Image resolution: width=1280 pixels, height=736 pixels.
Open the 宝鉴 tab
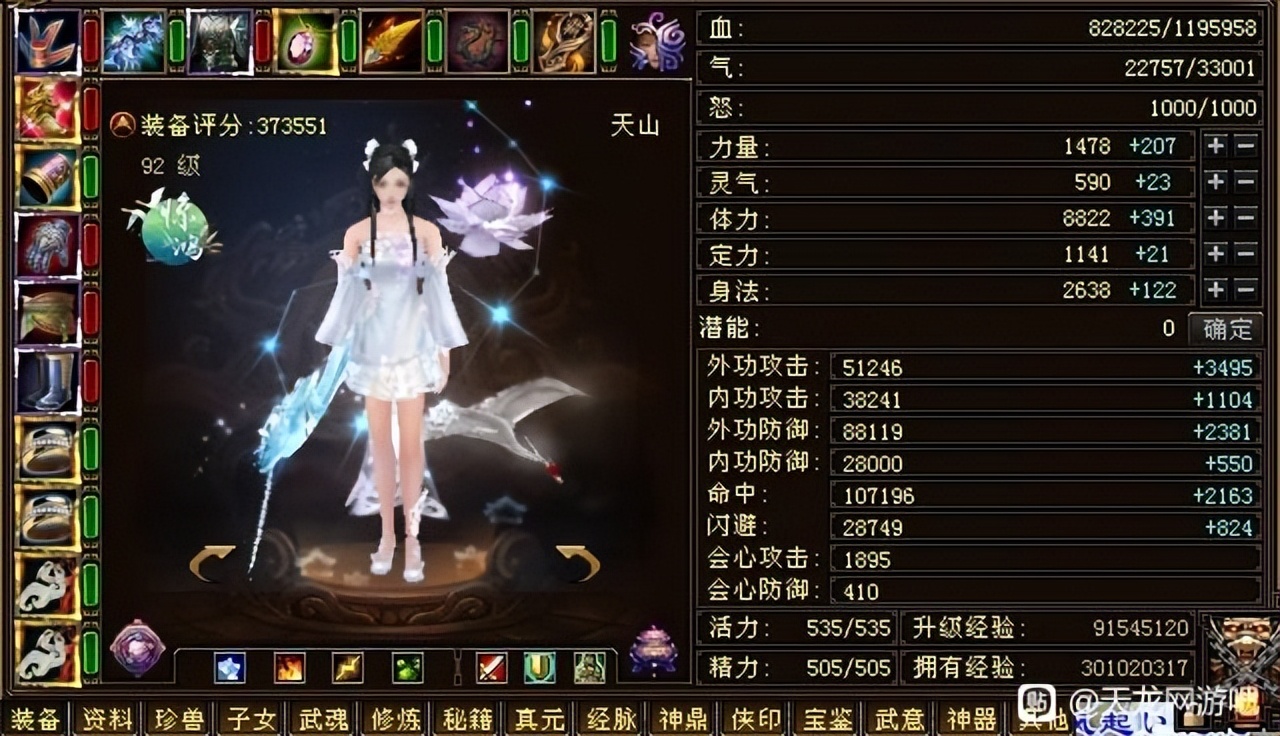coord(828,719)
